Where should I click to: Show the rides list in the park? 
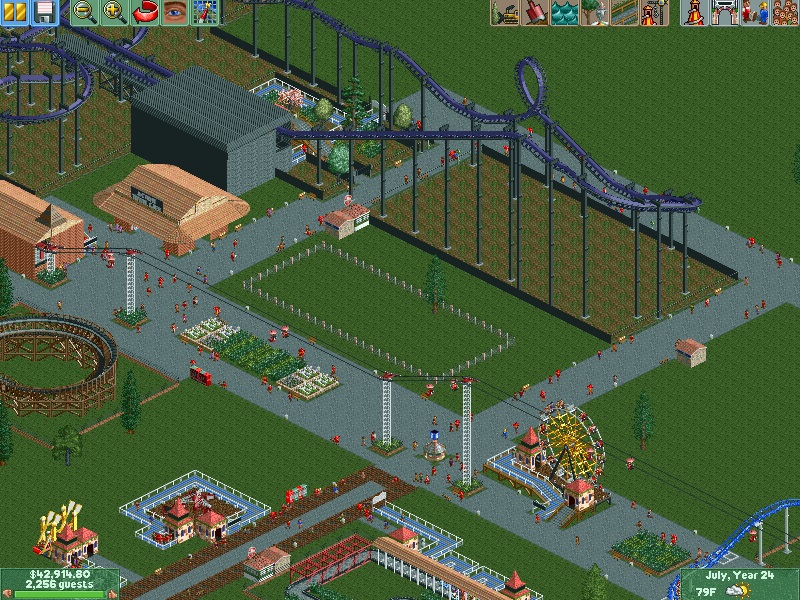pyautogui.click(x=694, y=12)
